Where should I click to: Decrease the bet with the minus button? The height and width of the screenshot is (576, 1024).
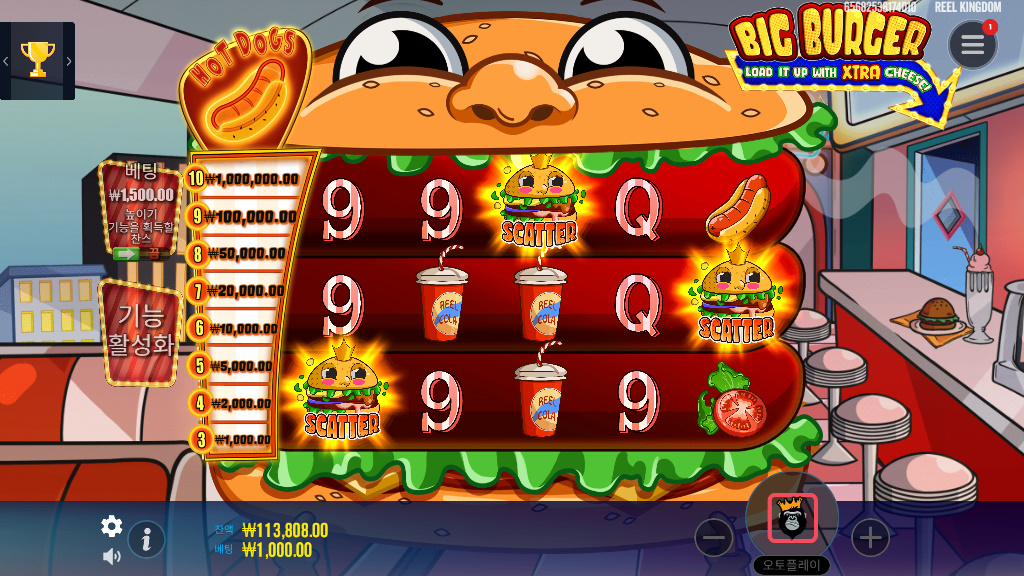click(714, 538)
